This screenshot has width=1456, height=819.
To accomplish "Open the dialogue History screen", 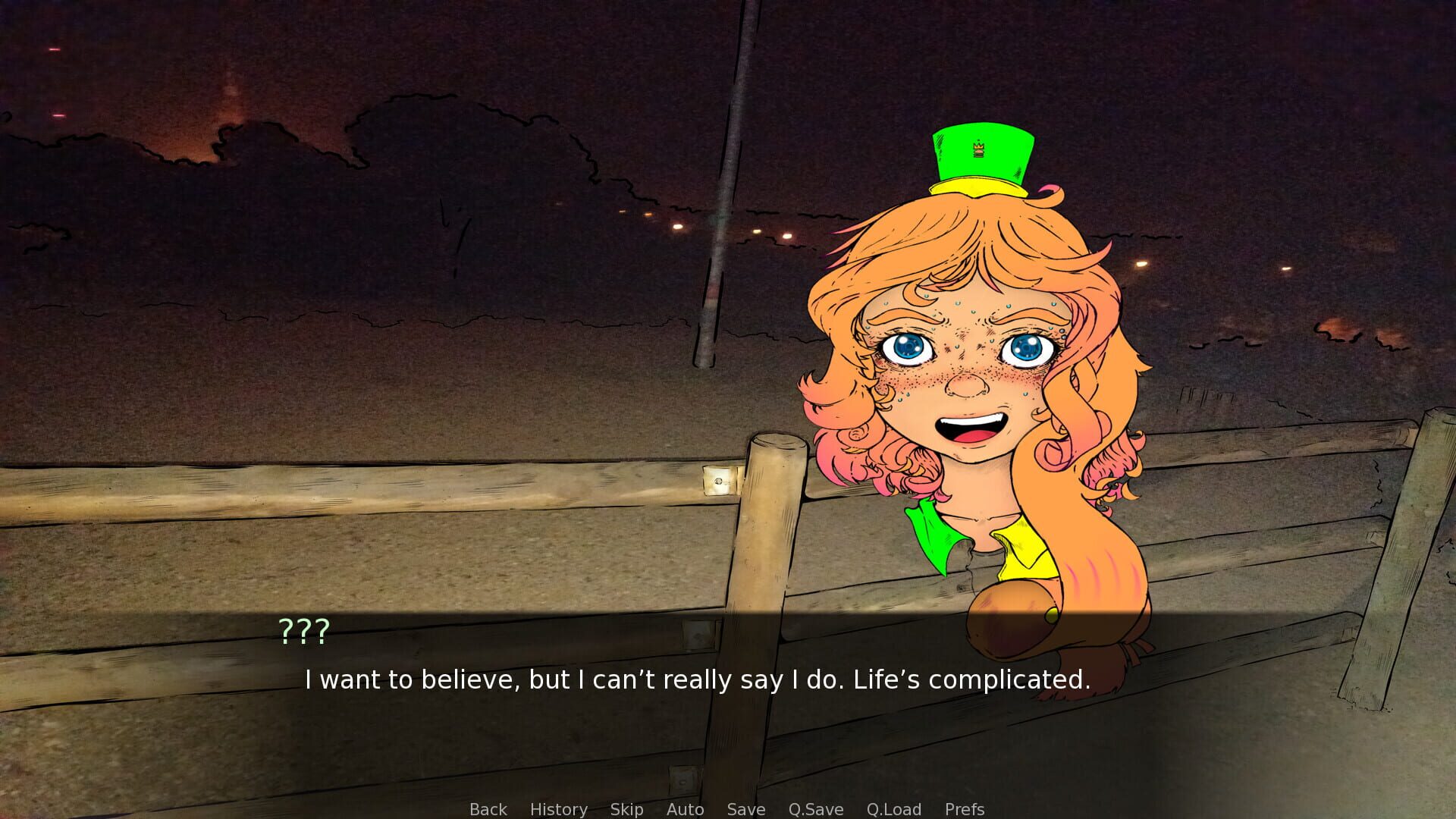I will [558, 809].
